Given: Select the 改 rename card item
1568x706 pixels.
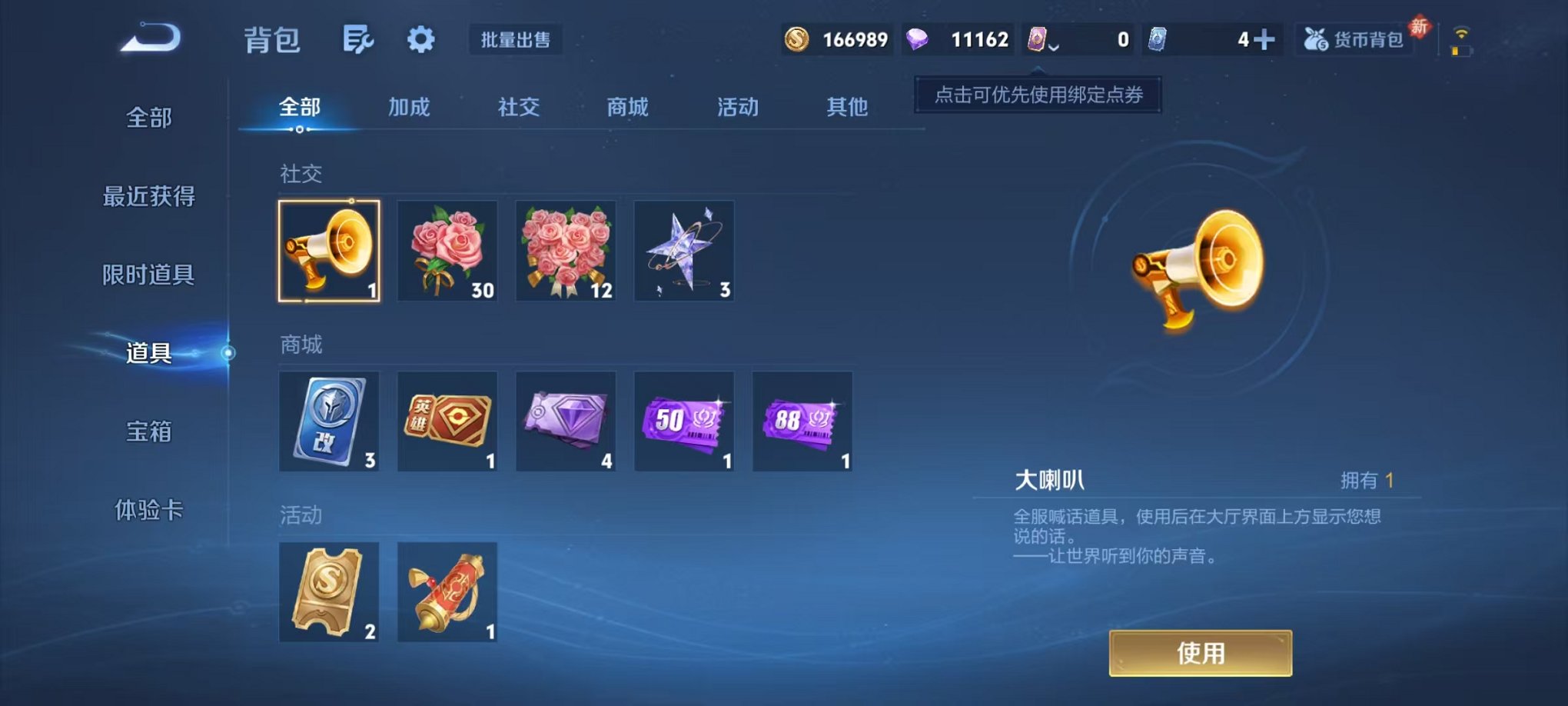Looking at the screenshot, I should 329,421.
